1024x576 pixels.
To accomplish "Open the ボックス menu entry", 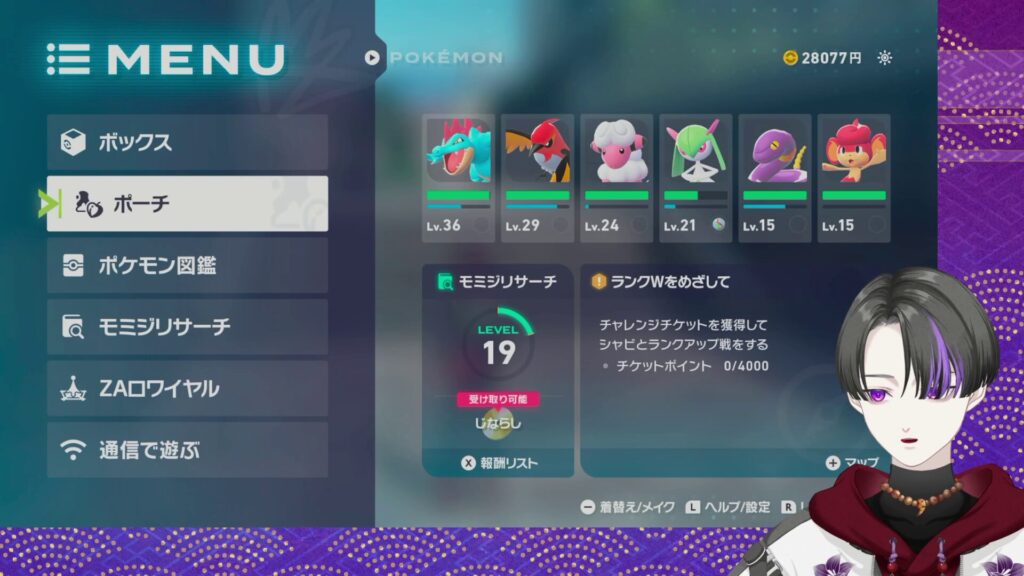I will pyautogui.click(x=187, y=142).
